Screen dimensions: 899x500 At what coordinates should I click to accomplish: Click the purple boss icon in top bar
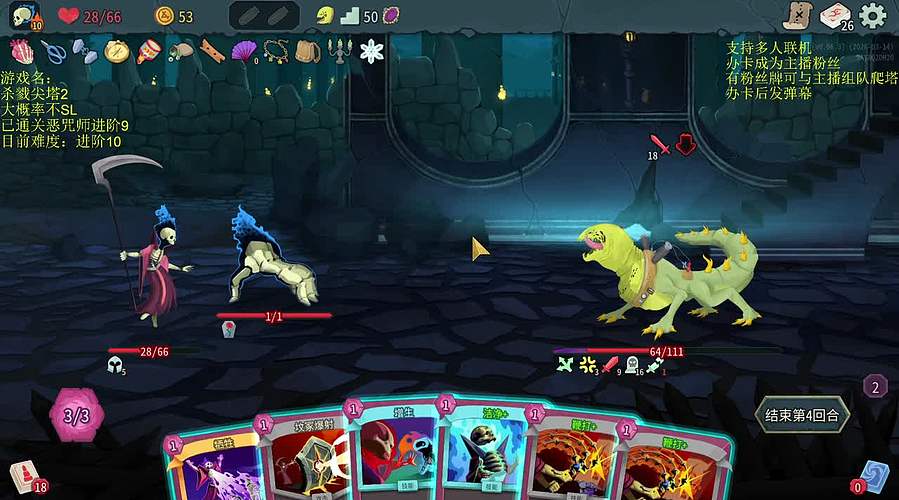click(391, 15)
